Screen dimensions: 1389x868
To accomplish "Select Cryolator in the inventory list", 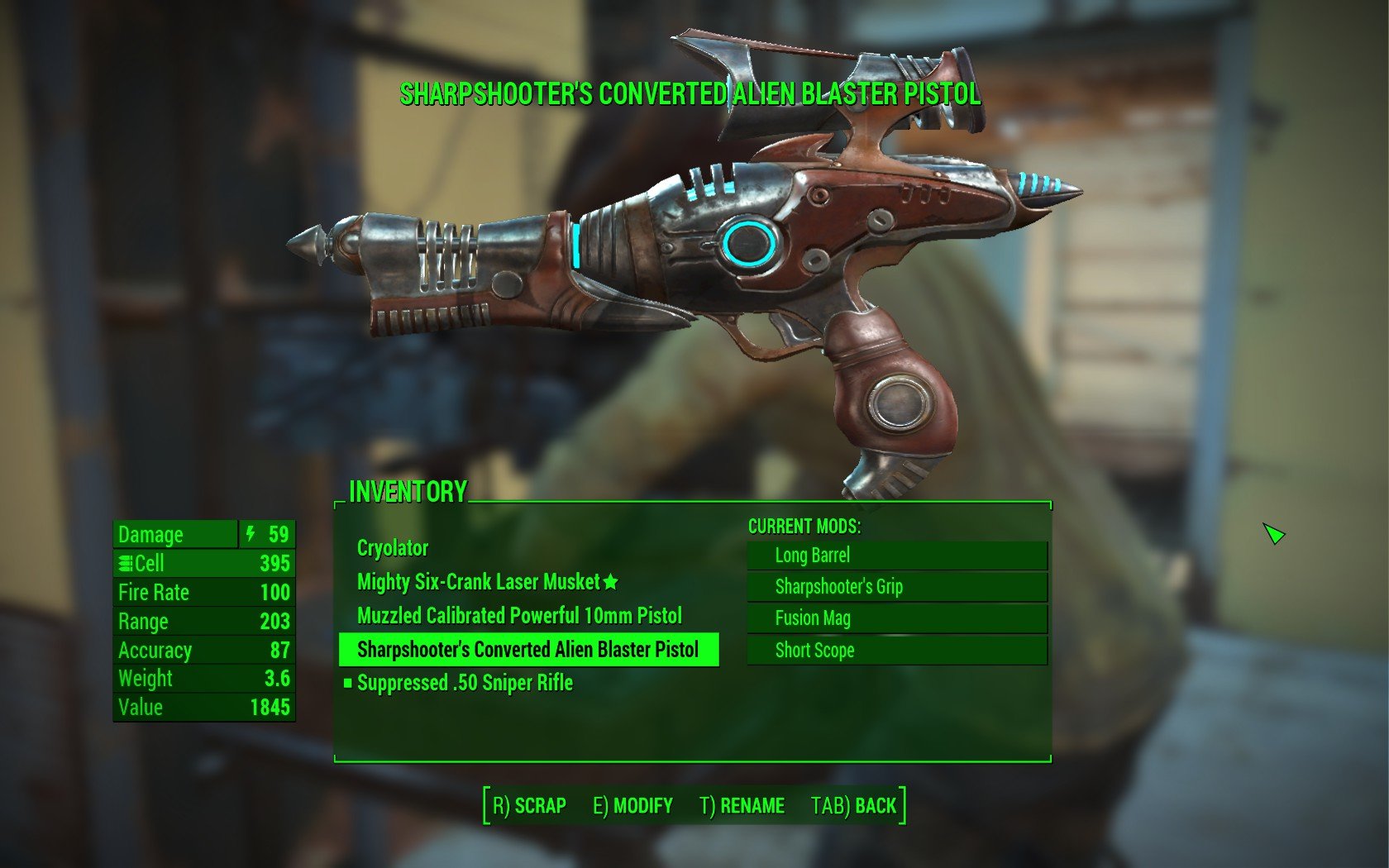I will click(x=393, y=548).
